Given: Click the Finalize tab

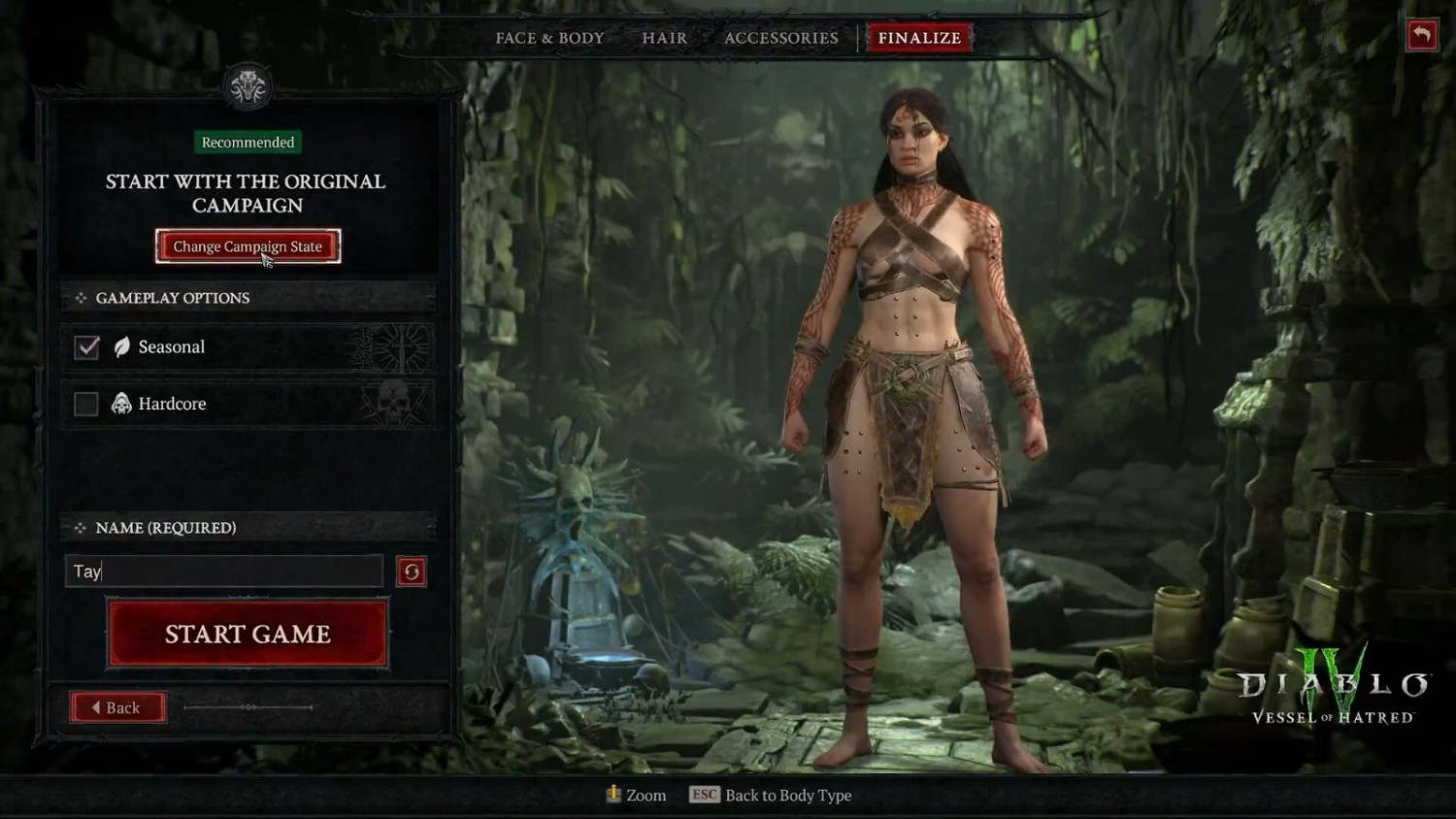Looking at the screenshot, I should (919, 38).
